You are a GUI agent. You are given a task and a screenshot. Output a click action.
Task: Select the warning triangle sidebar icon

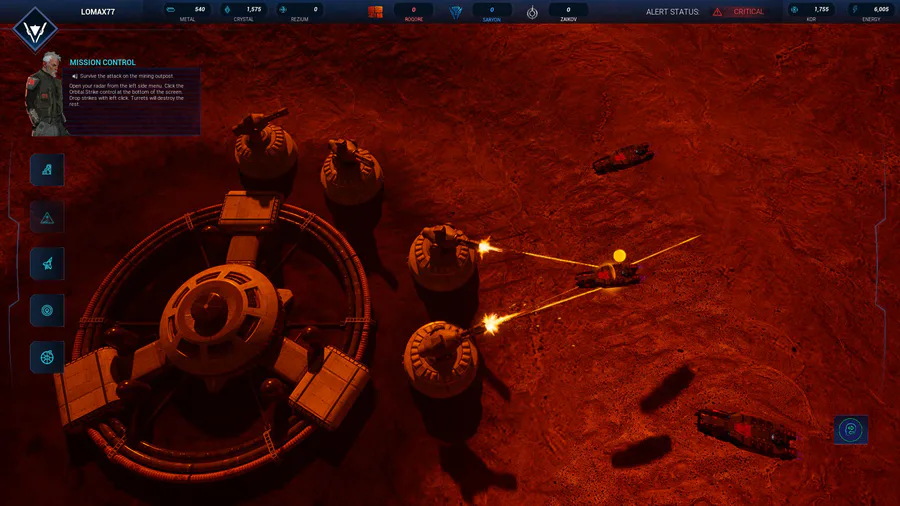coord(47,217)
